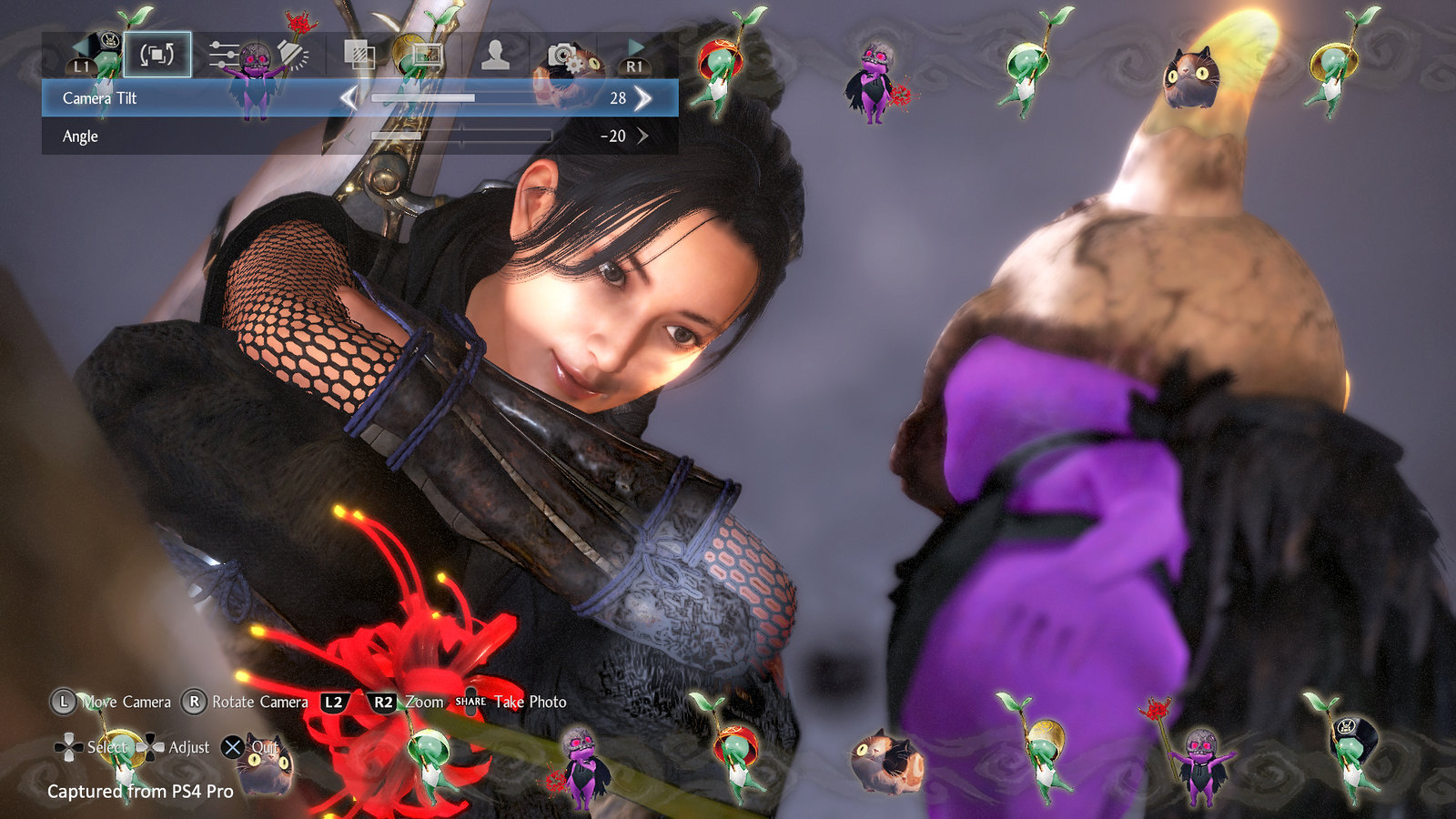
Task: Increase Camera Tilt with the right chevron
Action: click(x=643, y=96)
